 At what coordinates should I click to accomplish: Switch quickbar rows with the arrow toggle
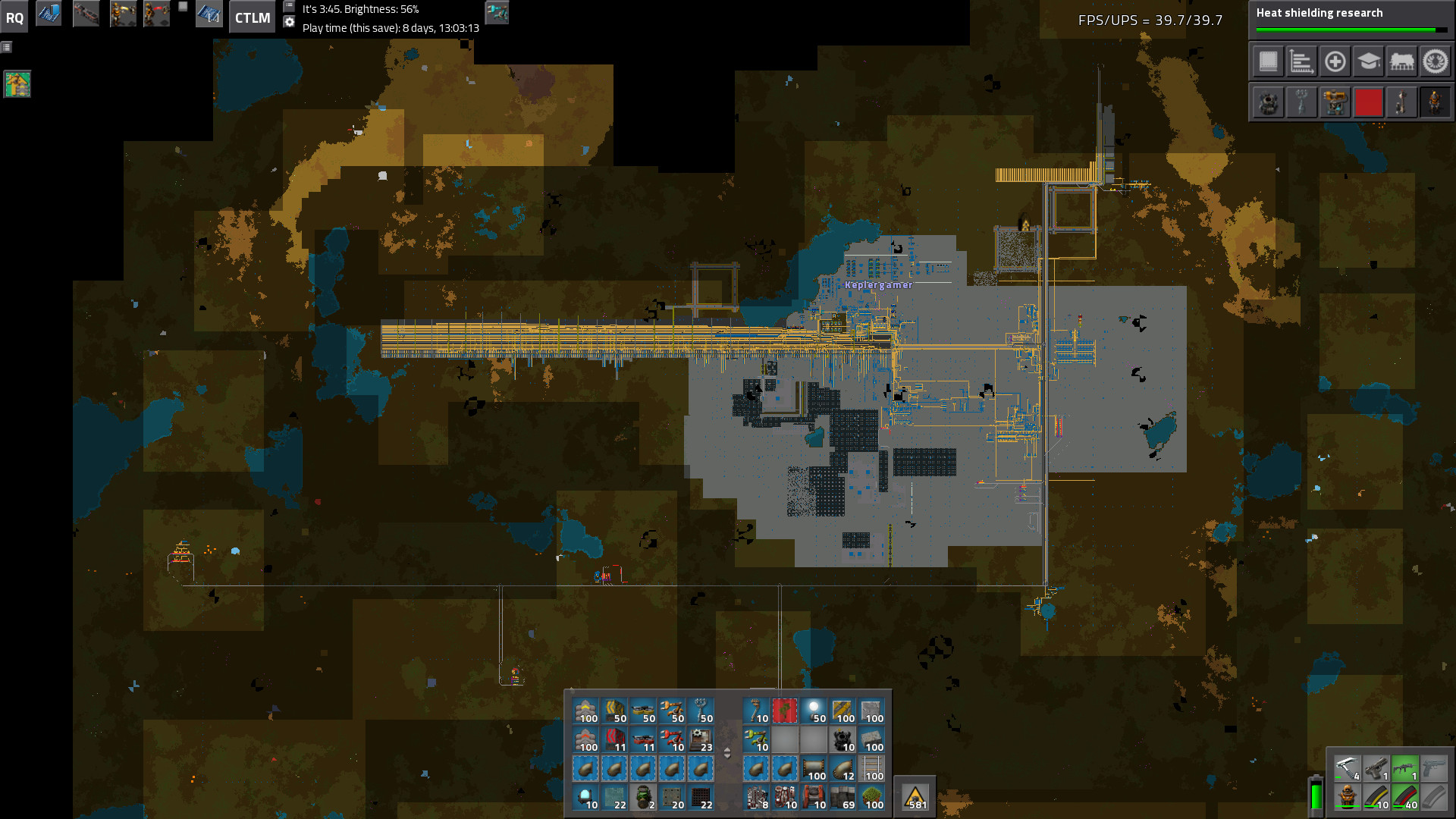727,753
